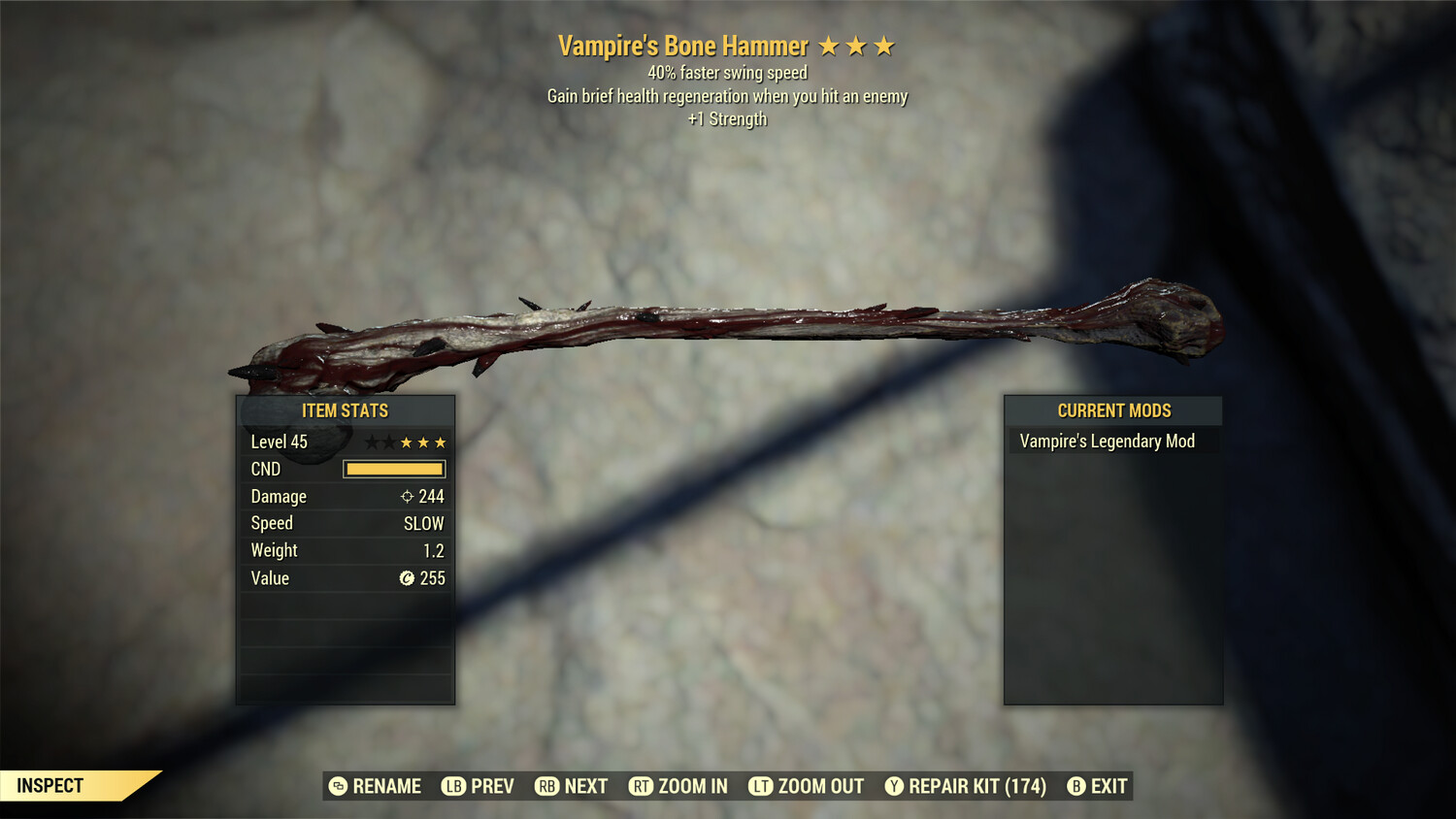This screenshot has width=1456, height=819.
Task: Exit the inspect screen
Action: (x=1098, y=786)
